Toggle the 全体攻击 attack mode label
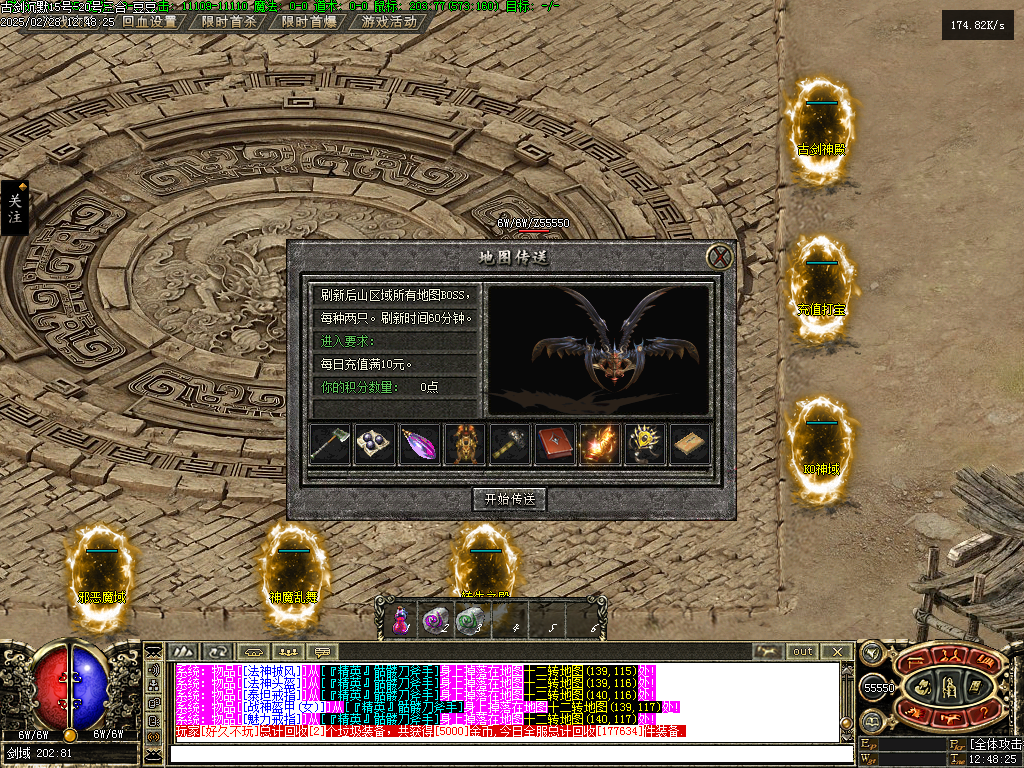 pyautogui.click(x=995, y=744)
